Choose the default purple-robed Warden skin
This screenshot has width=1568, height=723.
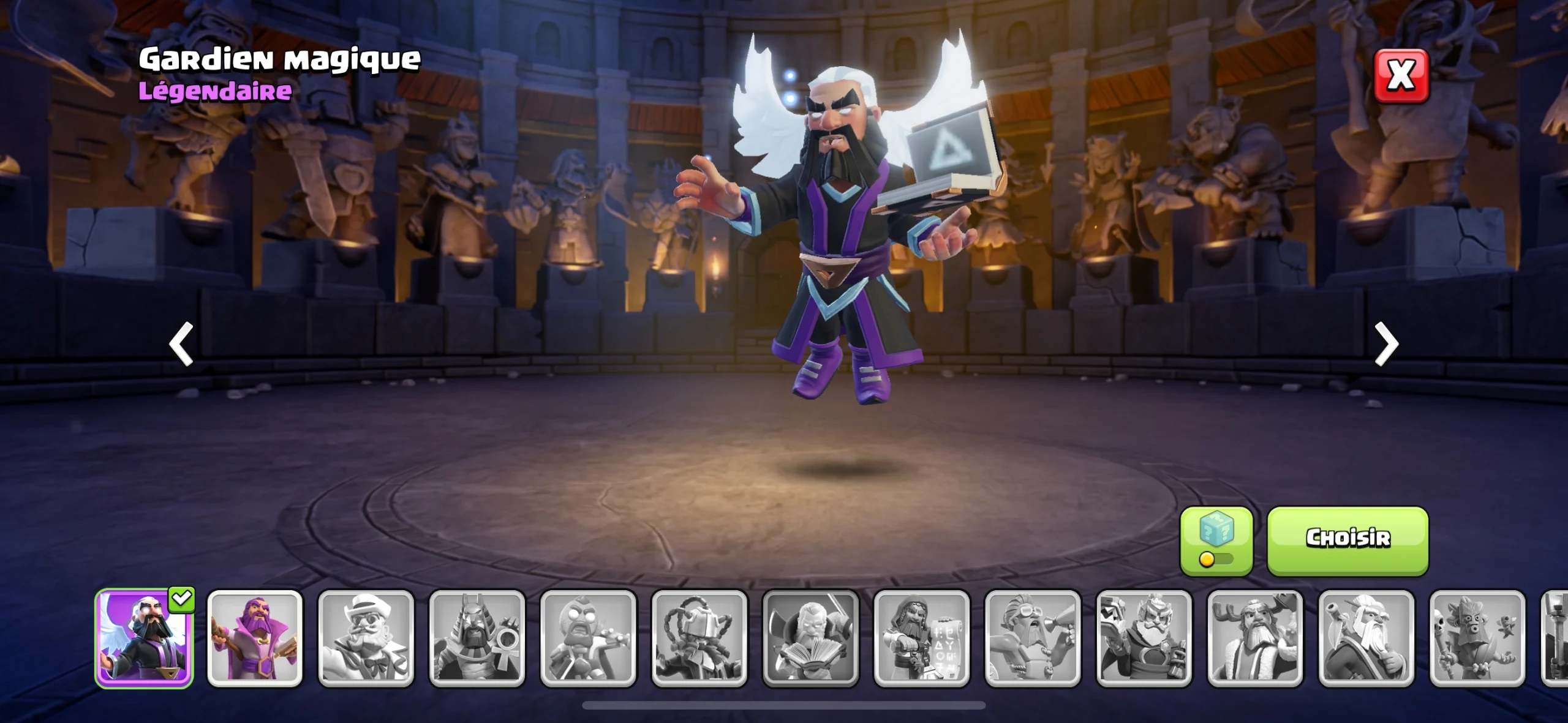tap(255, 639)
